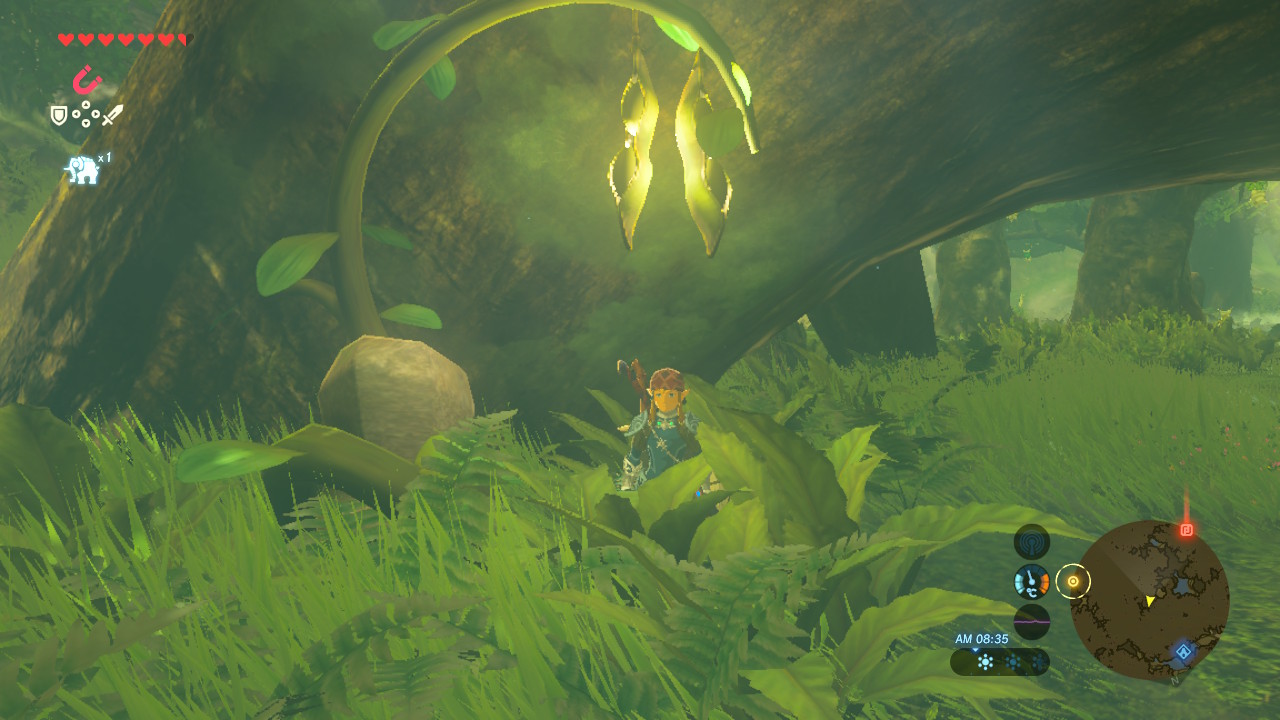Open the circular minimap
Screen dimensions: 1280x720
pos(1149,599)
